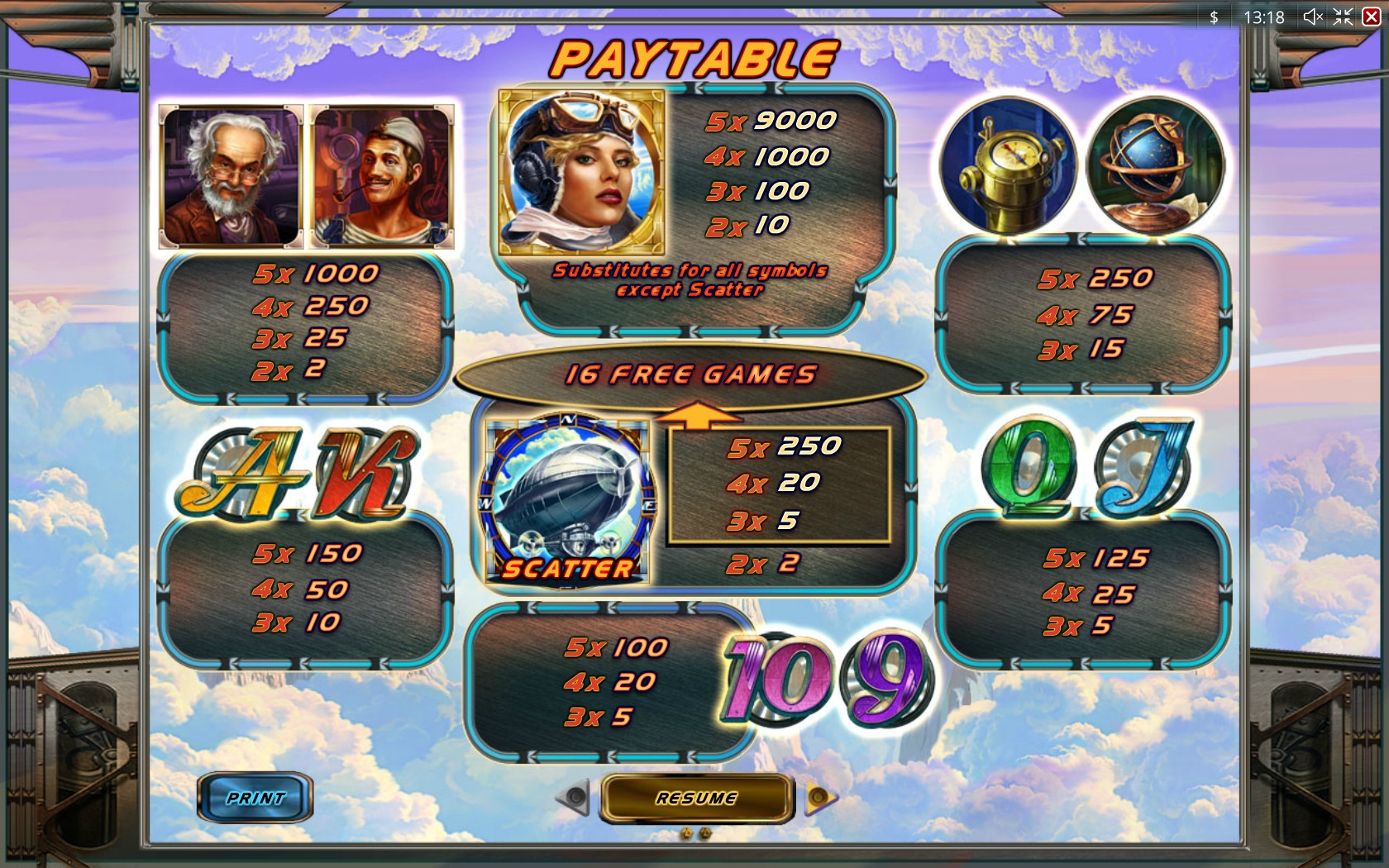Toggle the sound mute icon
Image resolution: width=1389 pixels, height=868 pixels.
[x=1312, y=17]
